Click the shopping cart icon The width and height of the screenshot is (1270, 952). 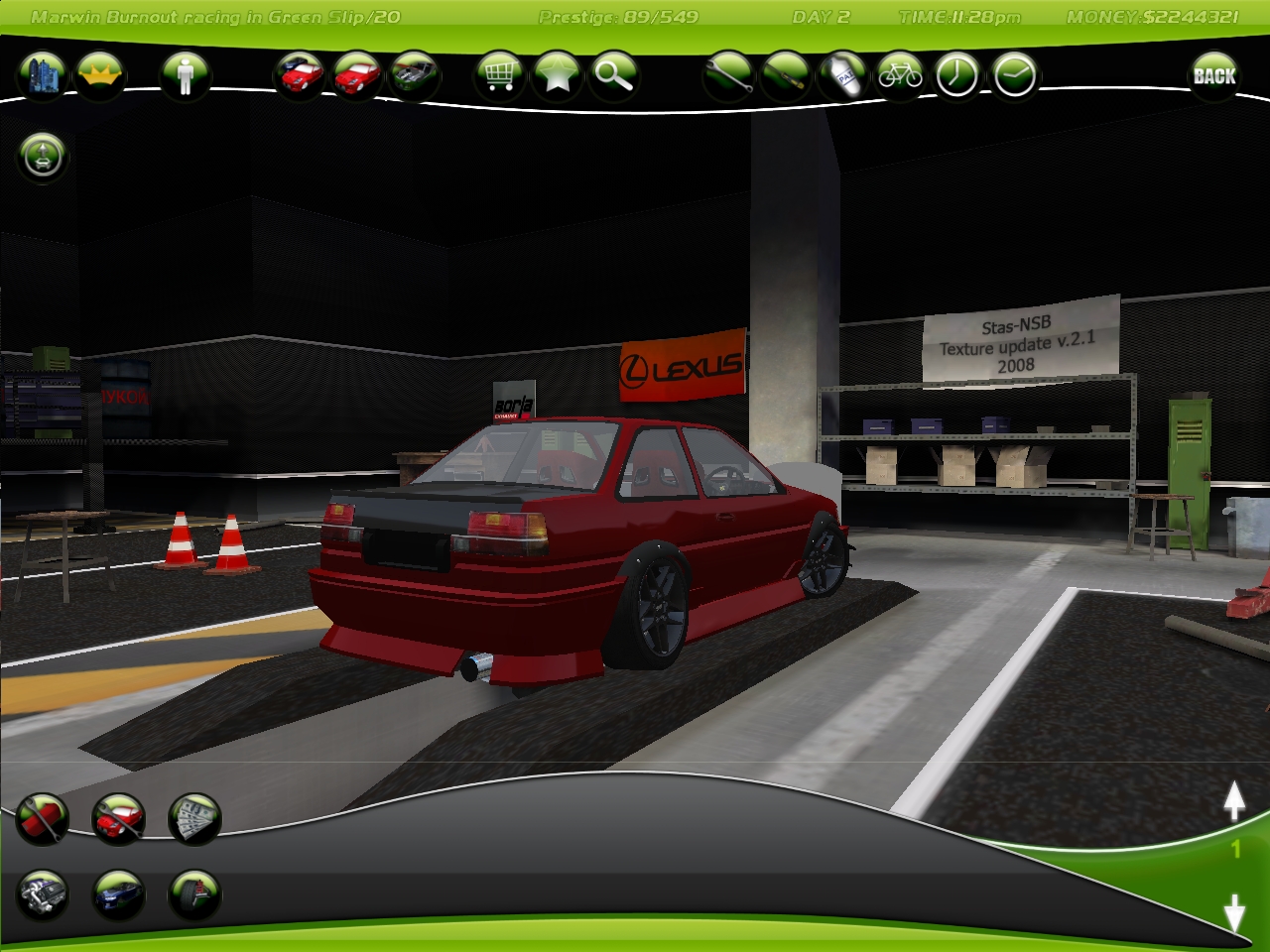[x=499, y=75]
